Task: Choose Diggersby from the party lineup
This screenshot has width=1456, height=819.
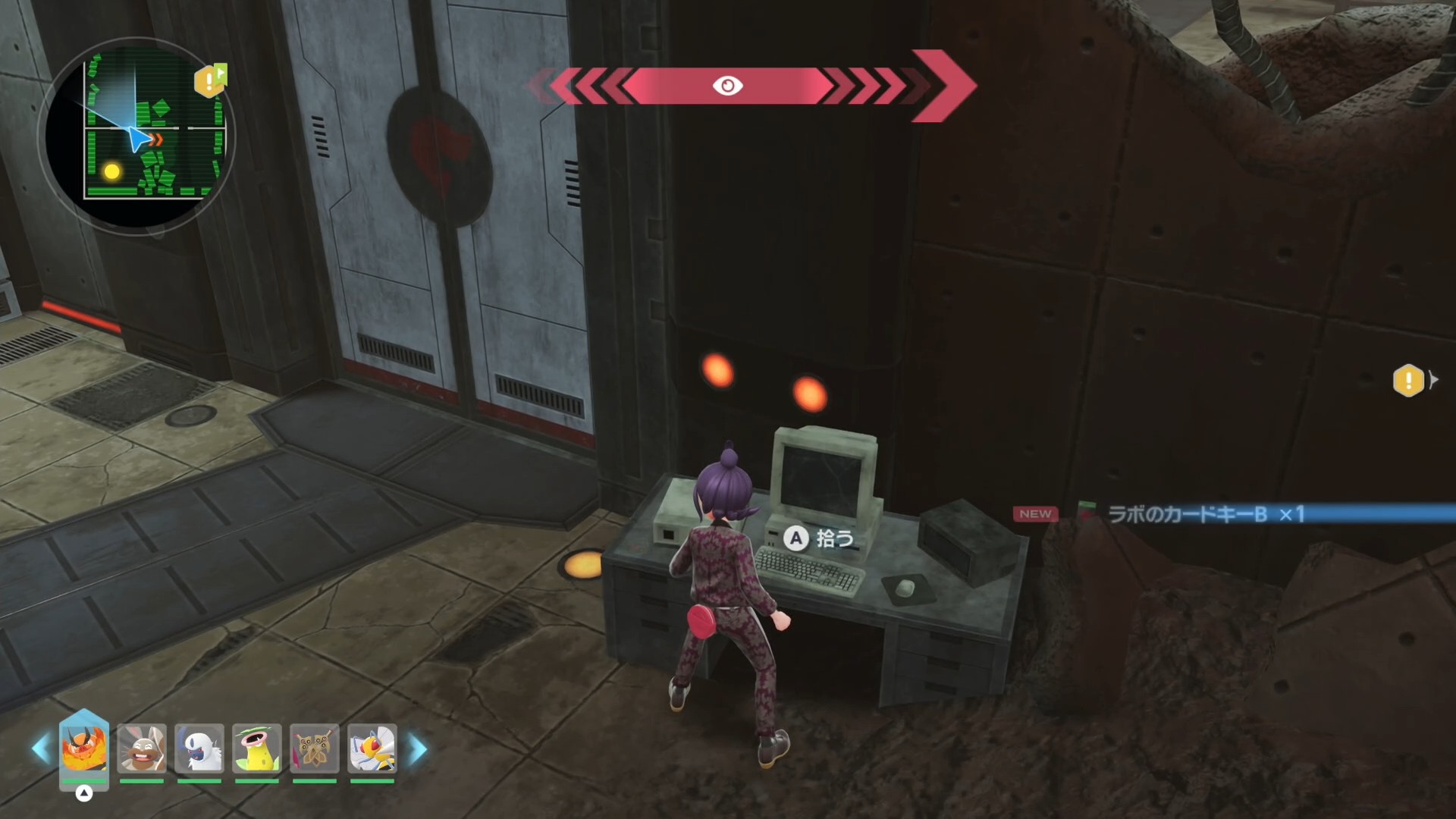Action: 142,748
